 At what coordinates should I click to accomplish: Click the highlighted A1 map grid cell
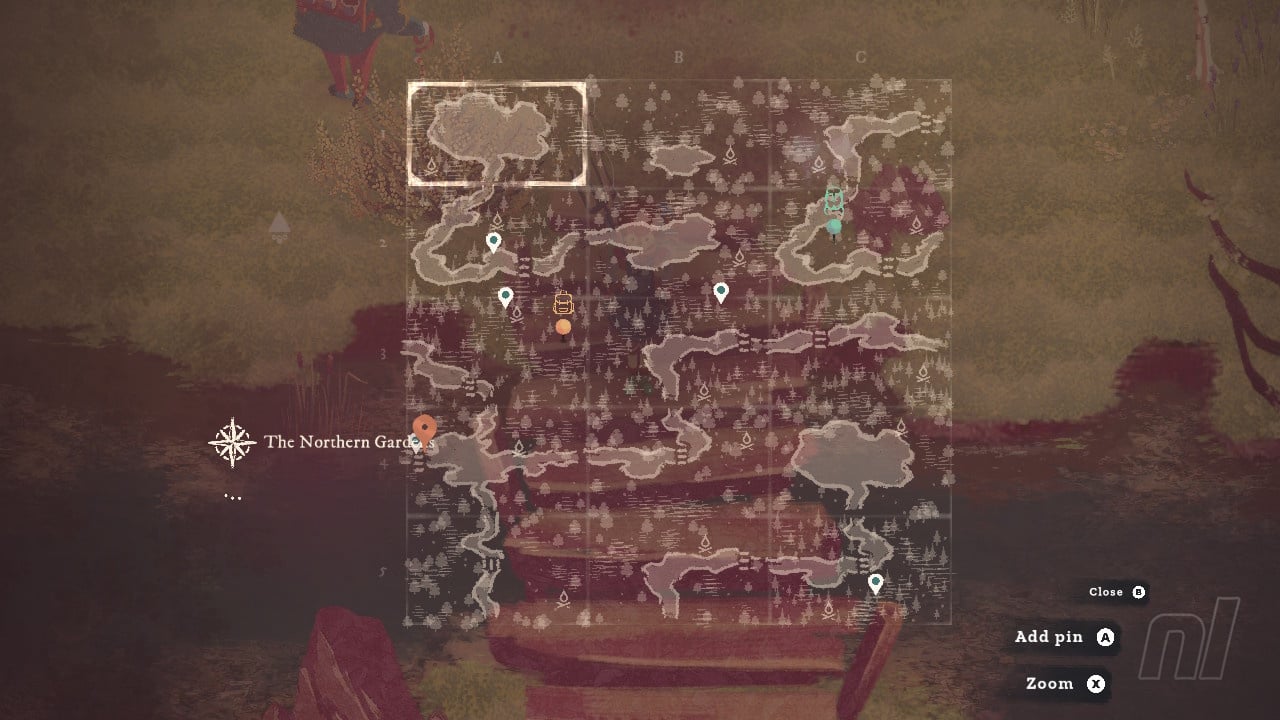pyautogui.click(x=496, y=134)
